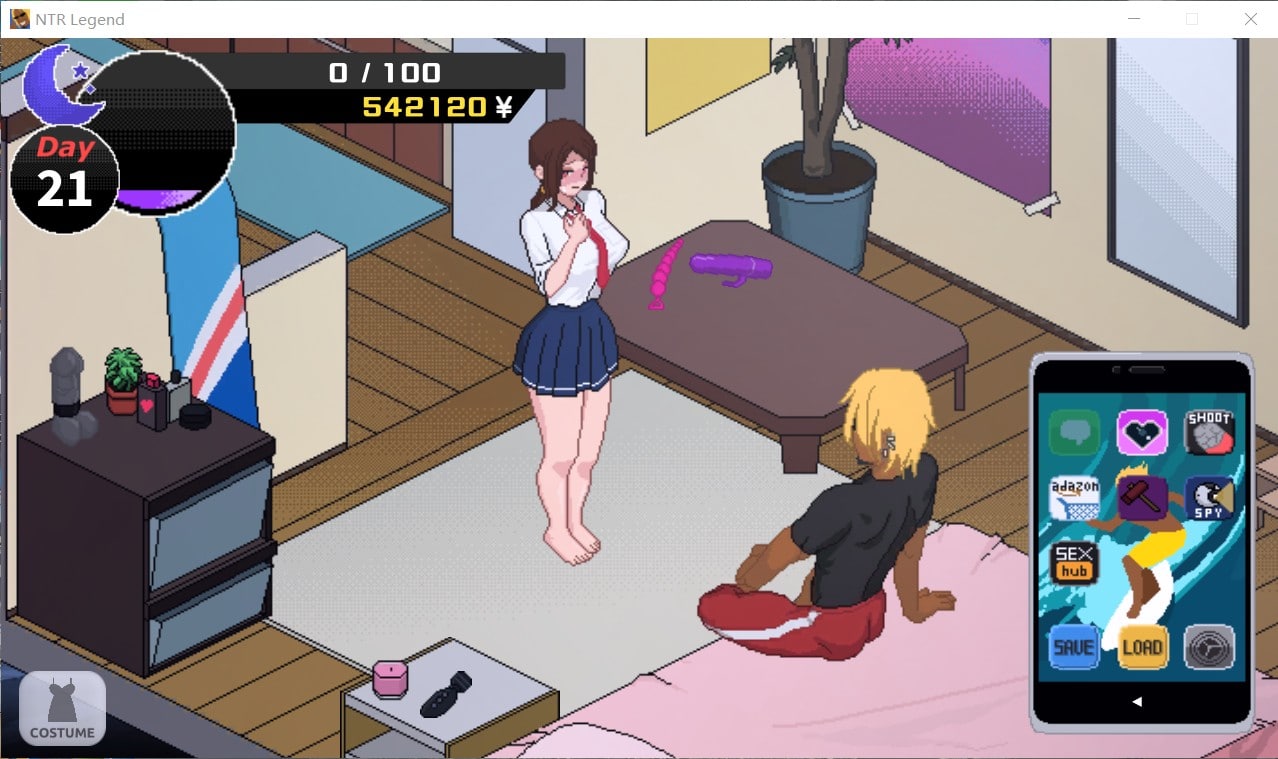Screen dimensions: 1278x759
Task: Open the orange hub video app
Action: pyautogui.click(x=1074, y=563)
